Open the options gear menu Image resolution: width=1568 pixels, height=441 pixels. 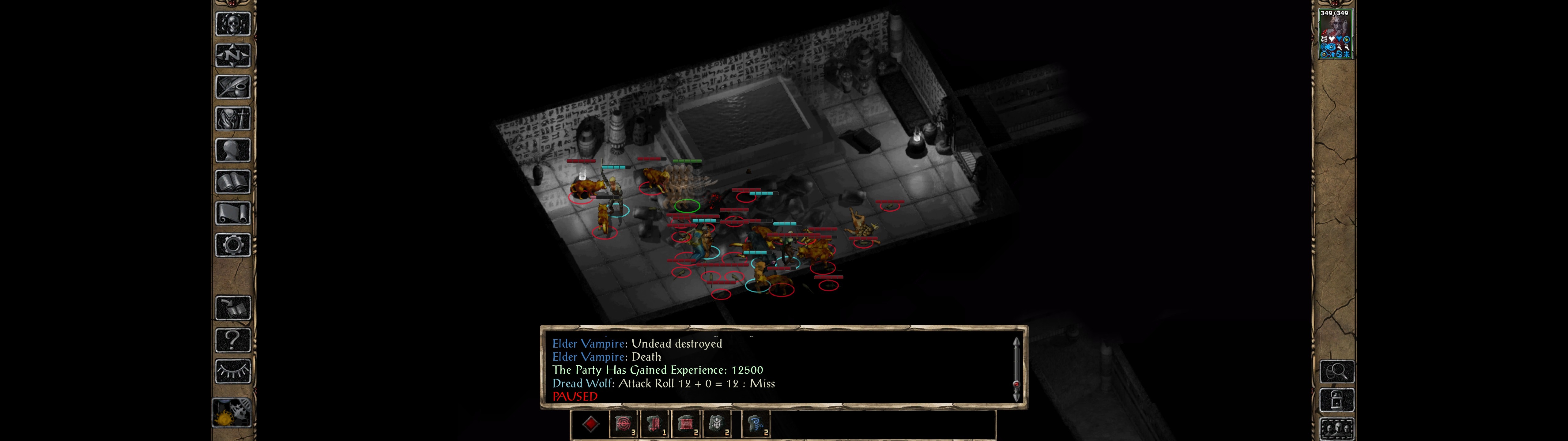click(233, 246)
